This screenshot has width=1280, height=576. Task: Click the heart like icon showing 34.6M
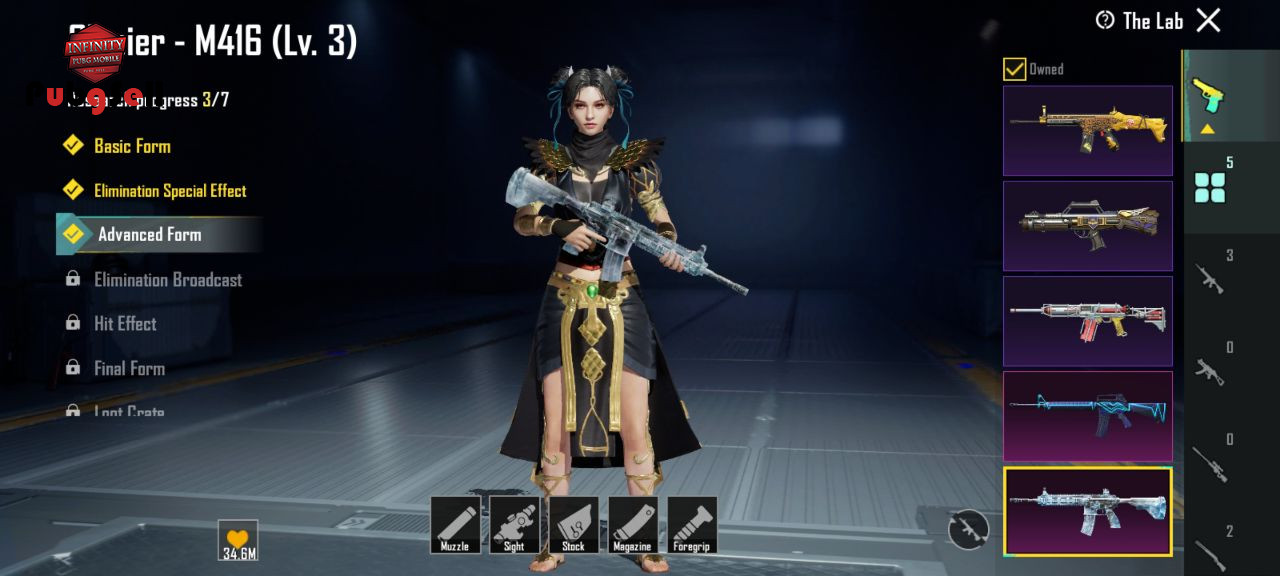[x=238, y=540]
